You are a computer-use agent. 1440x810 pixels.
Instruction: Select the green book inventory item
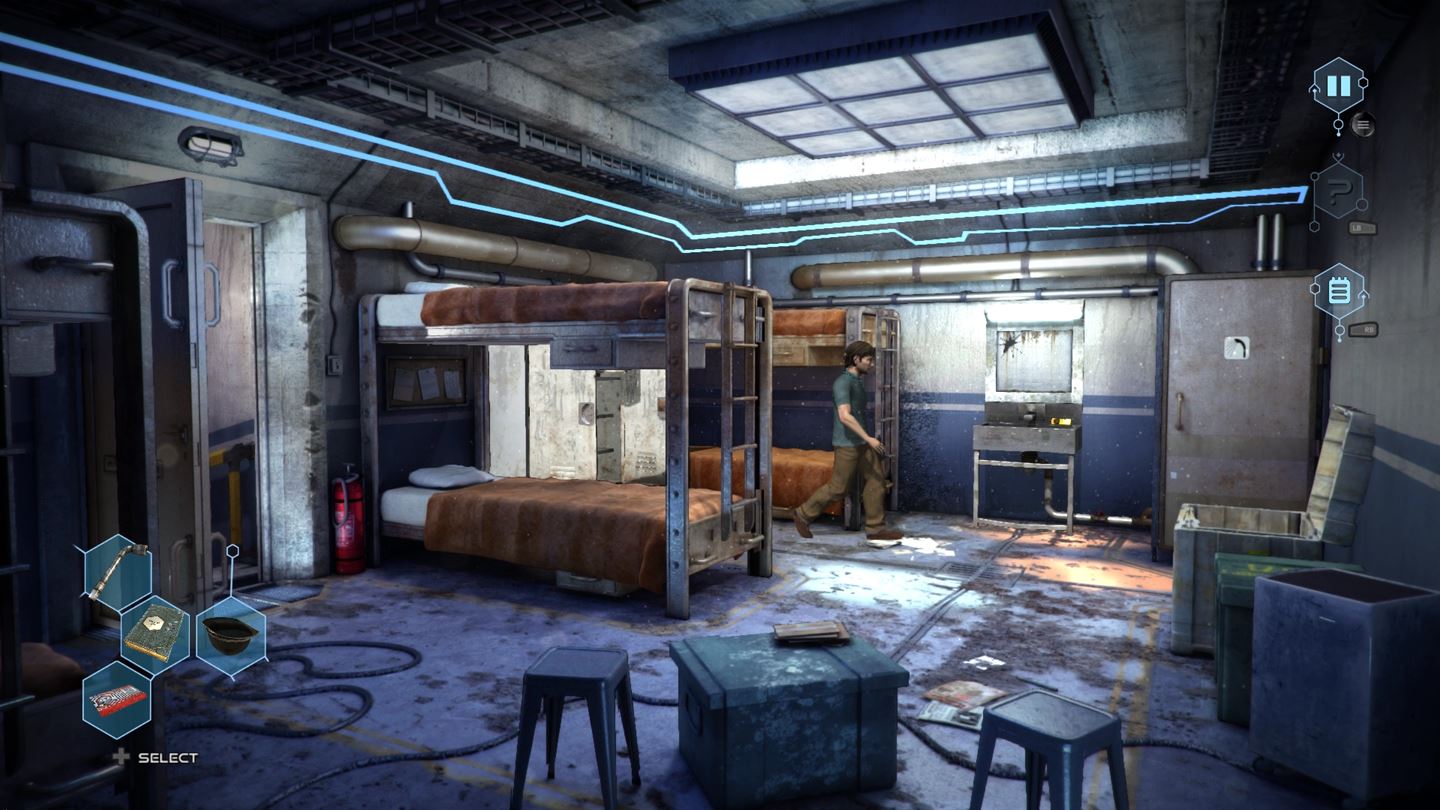click(x=155, y=630)
